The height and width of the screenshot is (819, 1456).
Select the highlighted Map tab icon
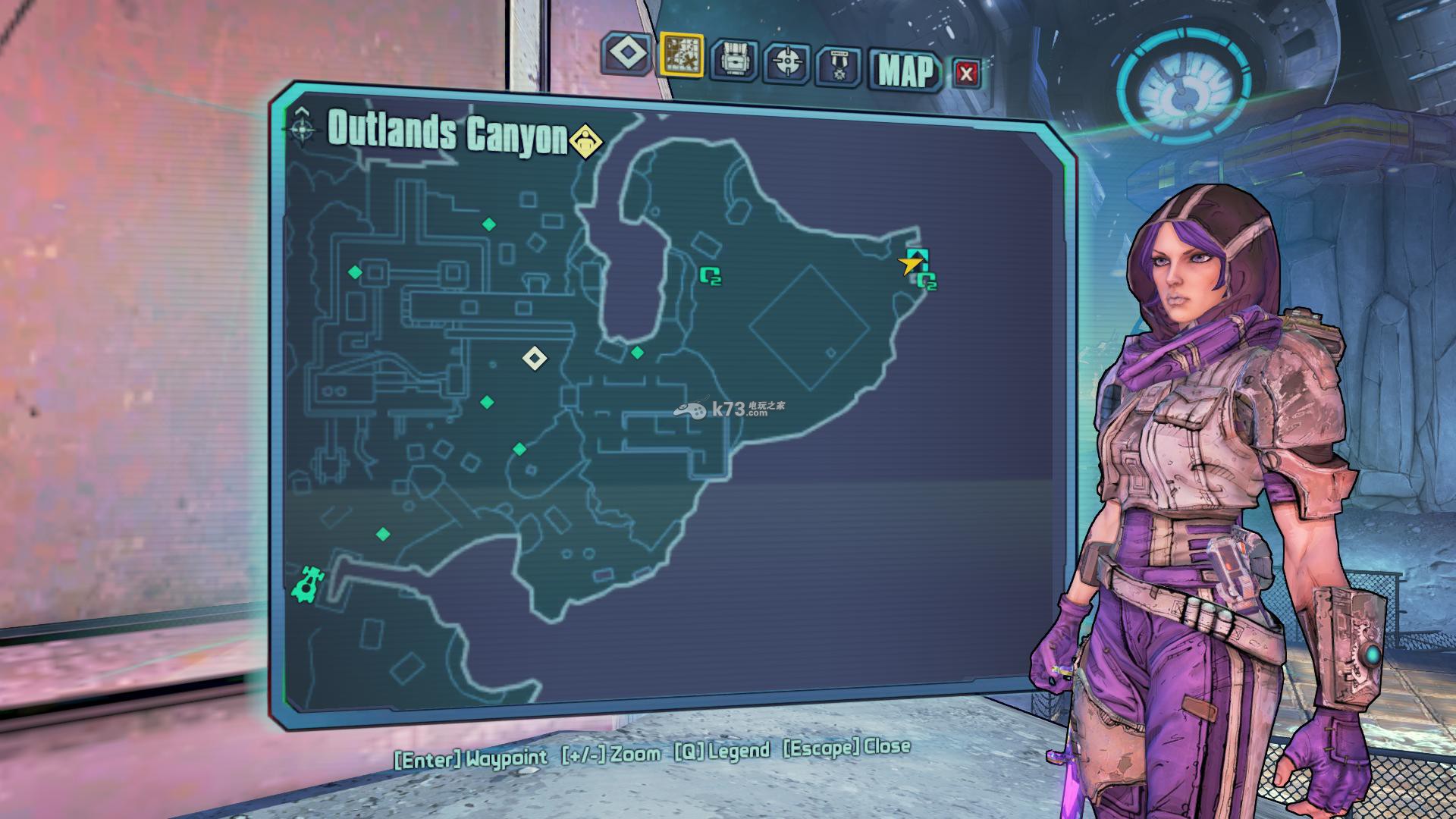tap(681, 55)
